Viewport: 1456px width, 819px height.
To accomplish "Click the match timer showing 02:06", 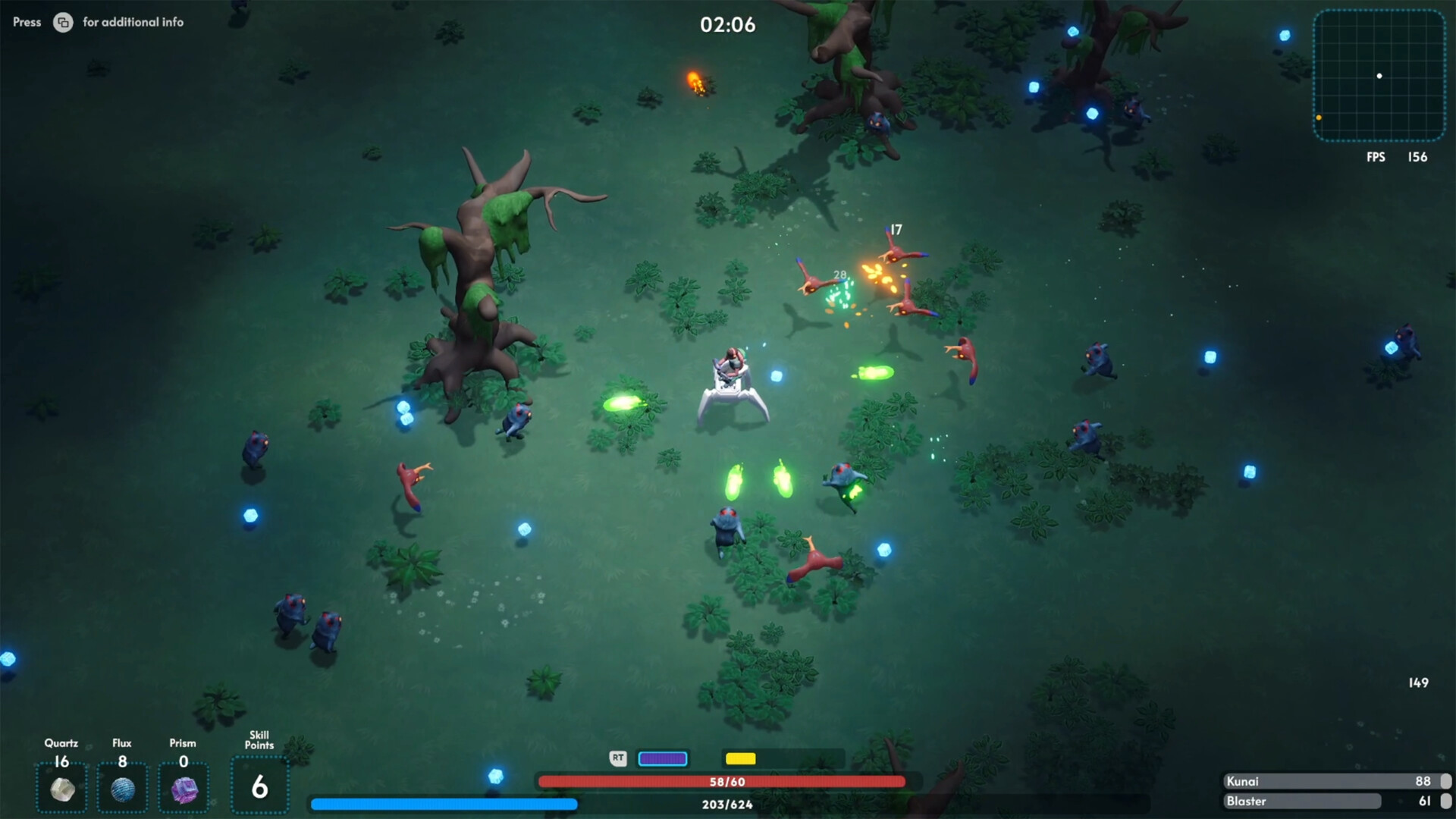I will pyautogui.click(x=726, y=25).
